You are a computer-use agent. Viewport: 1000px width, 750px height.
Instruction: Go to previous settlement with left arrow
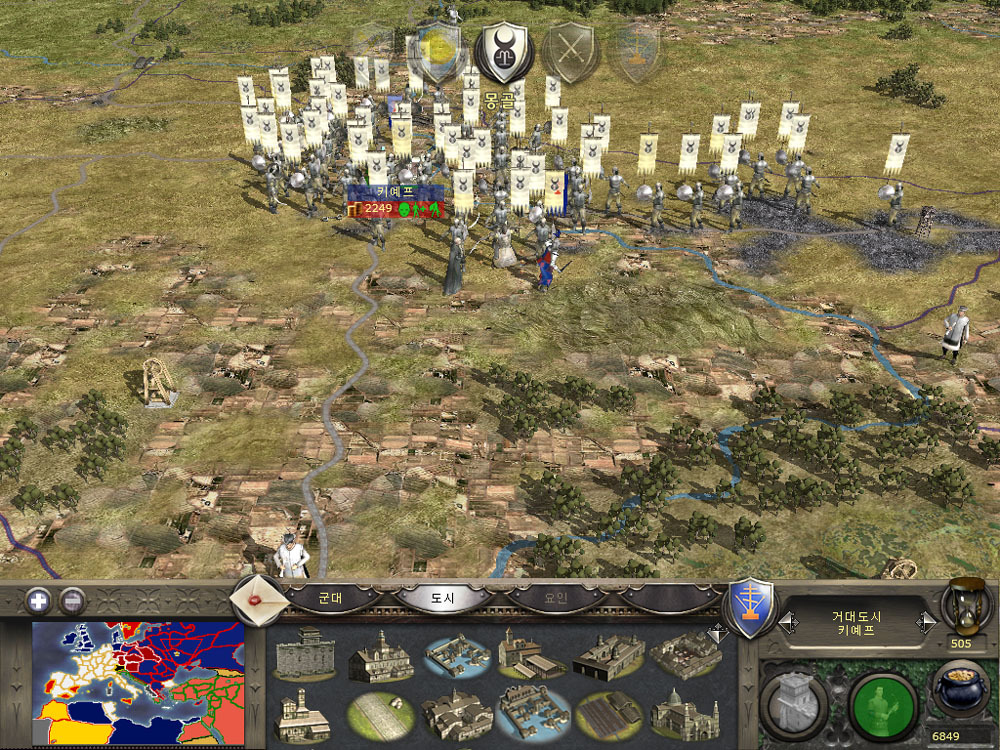[x=789, y=622]
